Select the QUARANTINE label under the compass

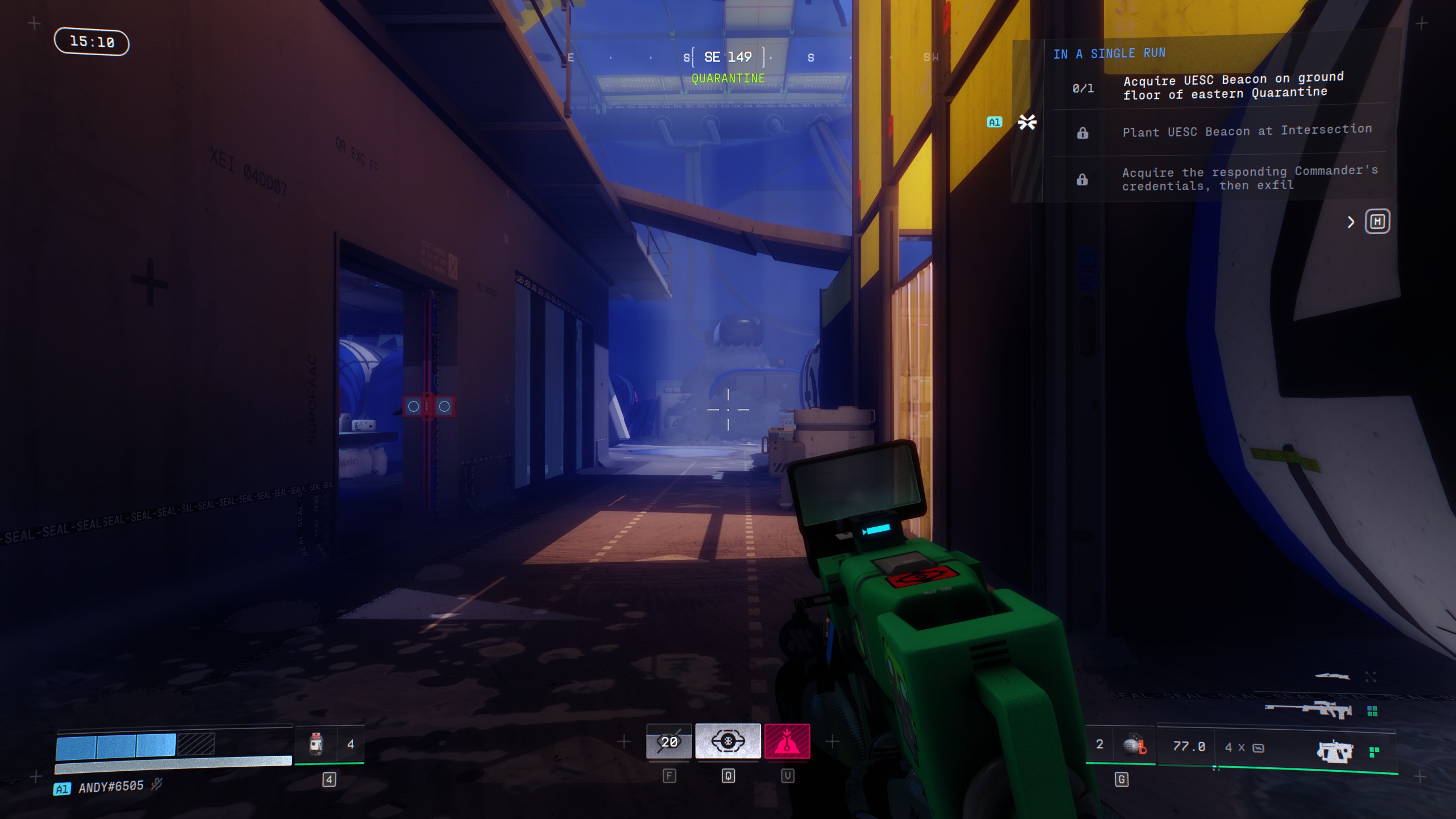[728, 78]
